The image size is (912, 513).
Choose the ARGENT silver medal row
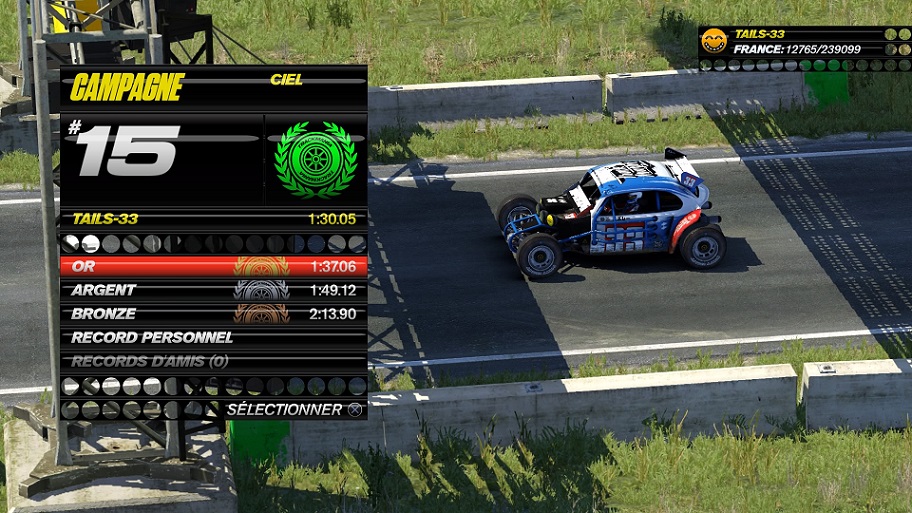click(x=213, y=290)
